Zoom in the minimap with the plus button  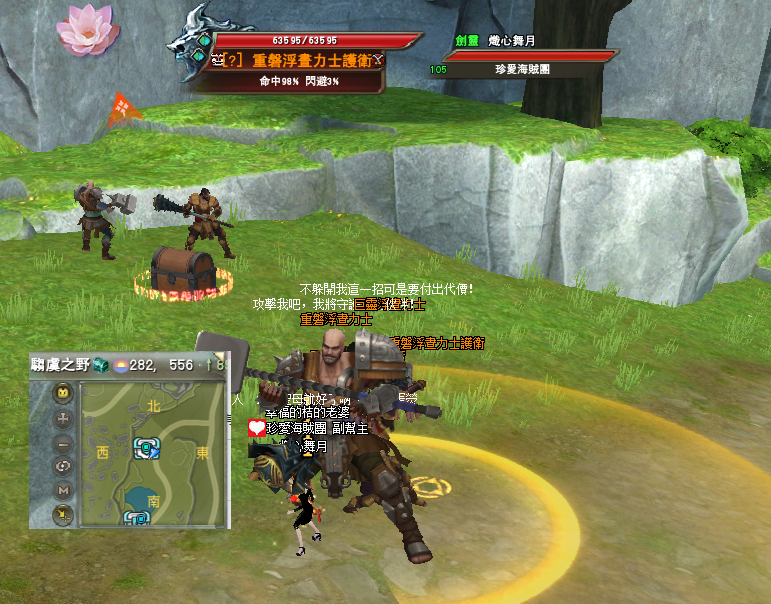pos(64,419)
